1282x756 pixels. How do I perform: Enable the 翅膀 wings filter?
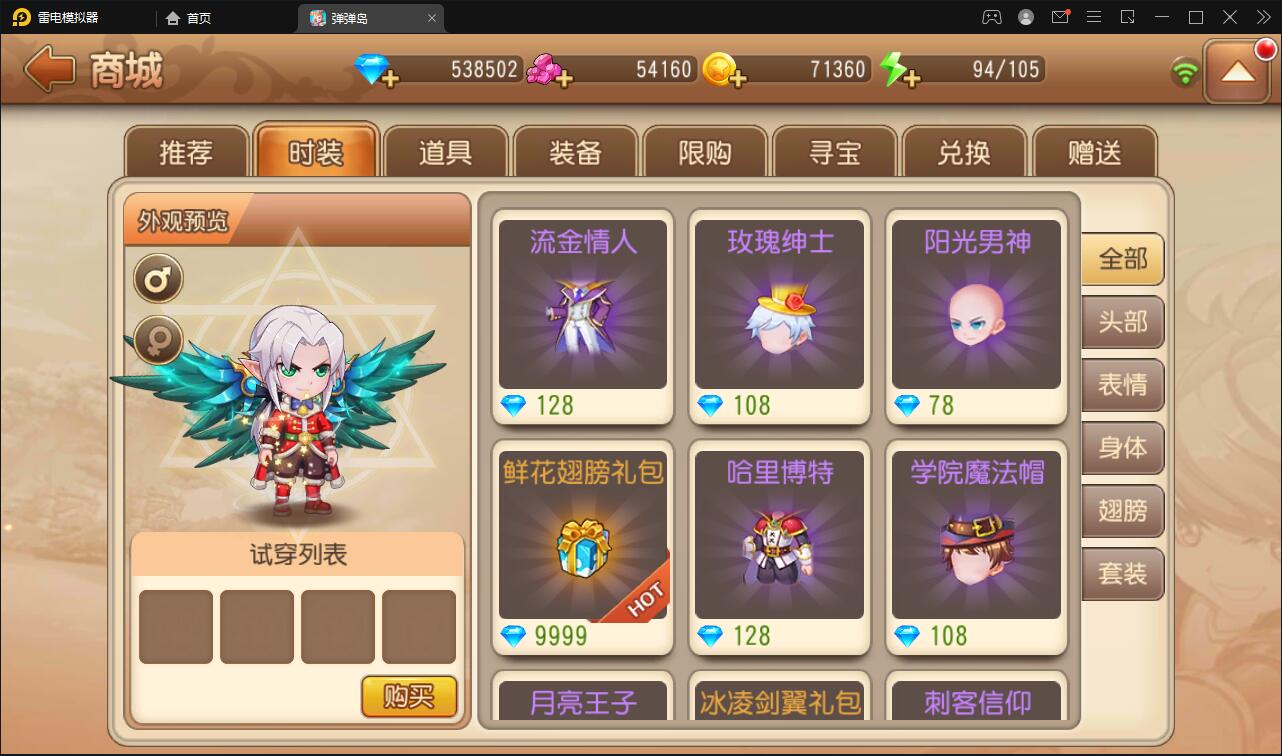tap(1122, 511)
